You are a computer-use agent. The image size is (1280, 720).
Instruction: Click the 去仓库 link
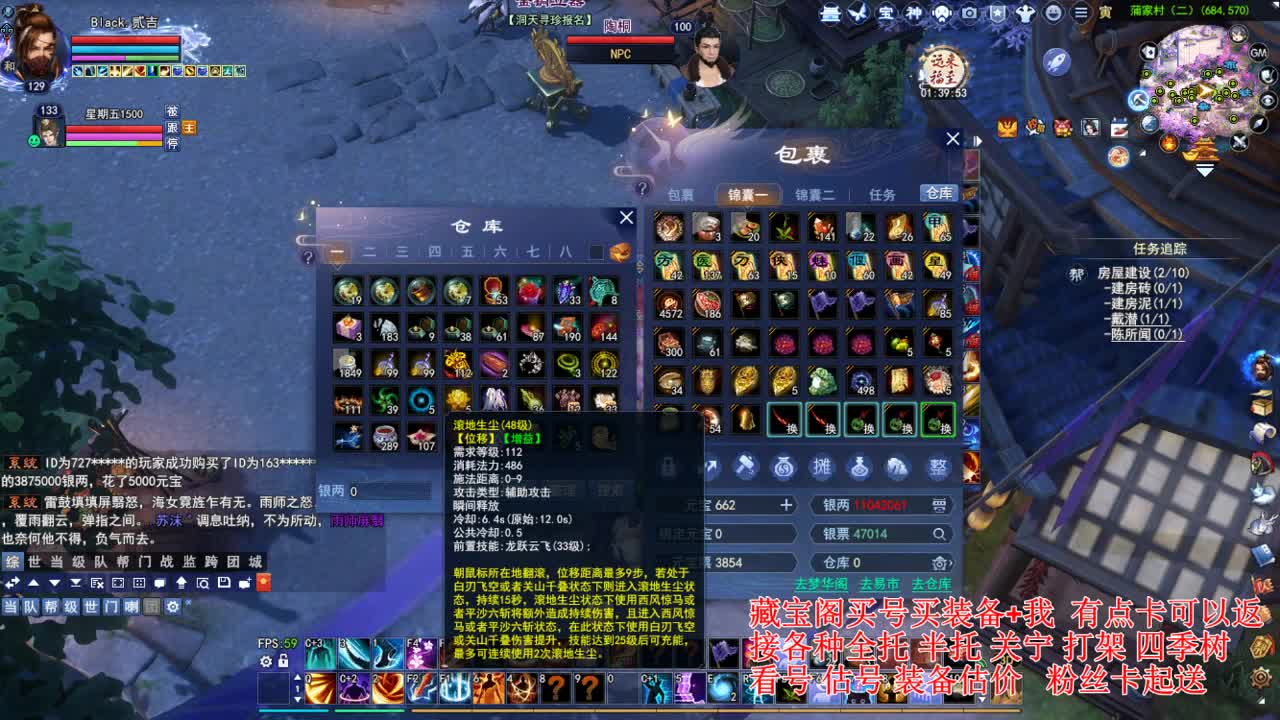pos(931,584)
